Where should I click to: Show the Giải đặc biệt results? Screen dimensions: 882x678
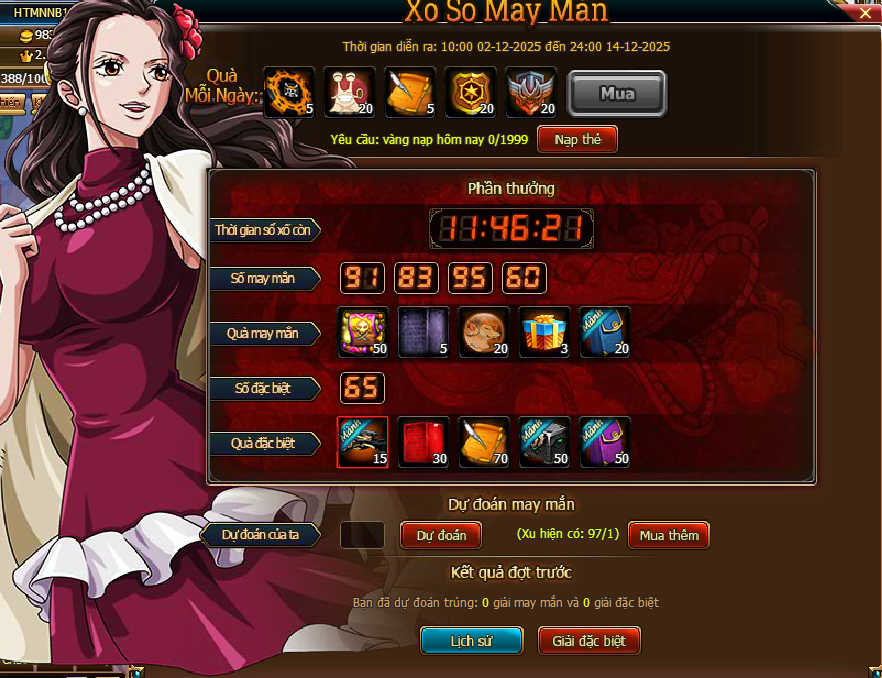[589, 641]
